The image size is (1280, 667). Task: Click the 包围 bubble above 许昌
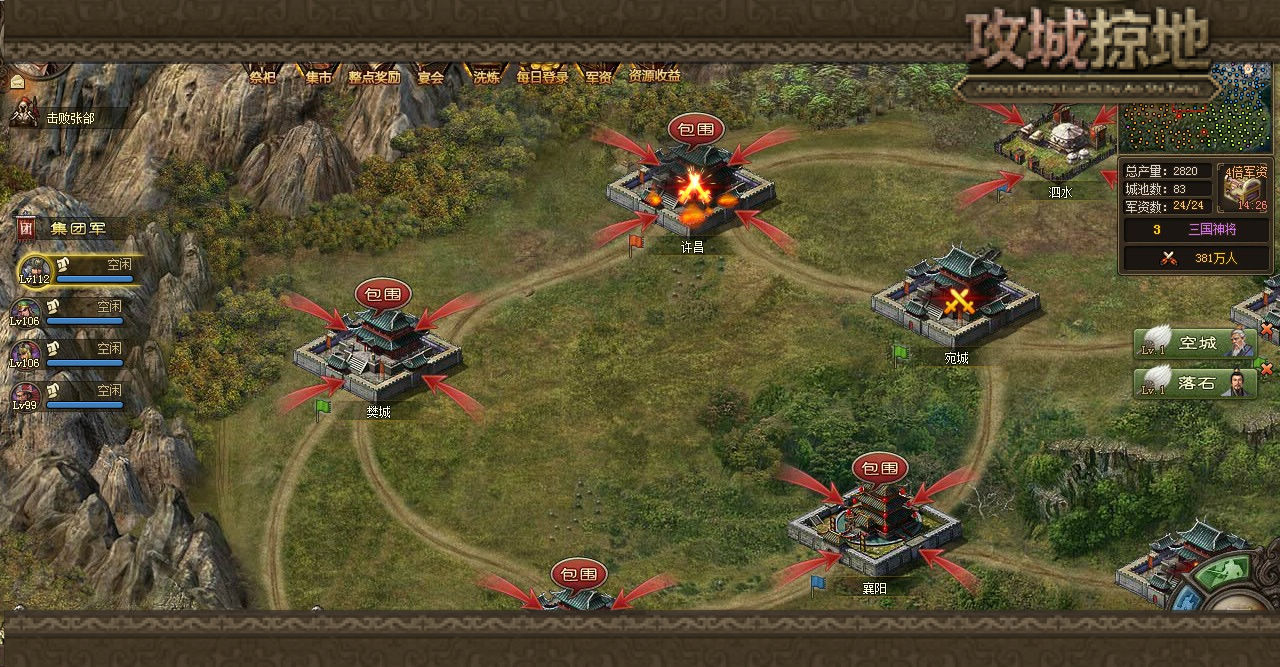[x=696, y=129]
